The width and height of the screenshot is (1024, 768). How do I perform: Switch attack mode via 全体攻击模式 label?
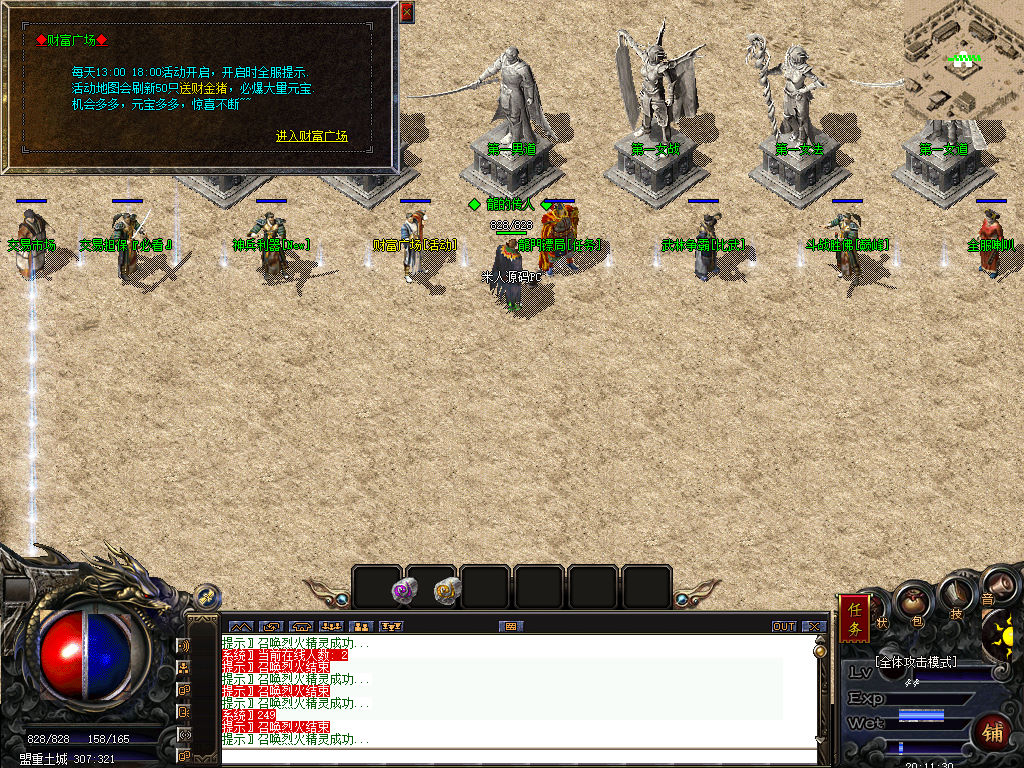tap(915, 662)
